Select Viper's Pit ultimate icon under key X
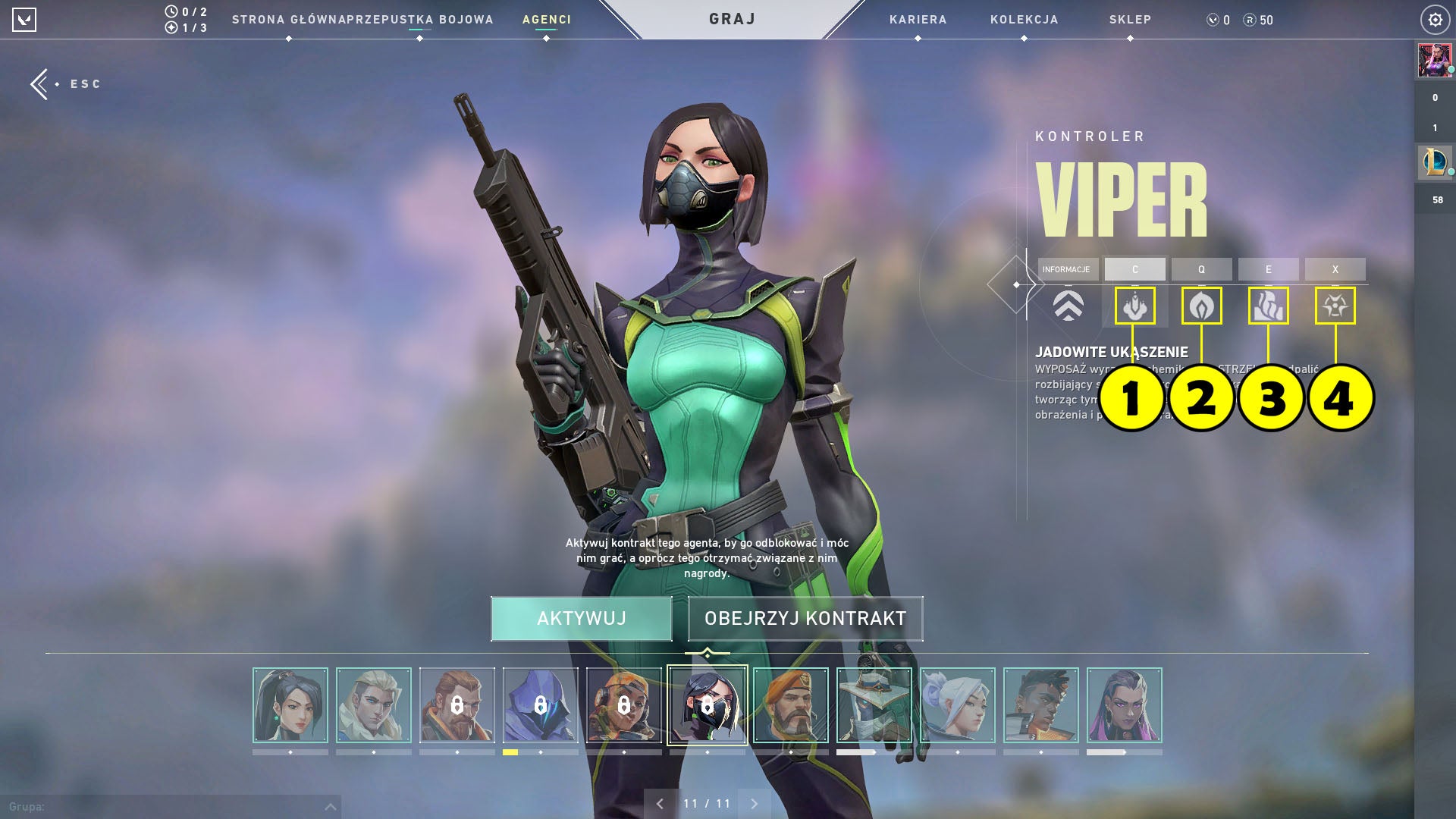 (x=1335, y=306)
